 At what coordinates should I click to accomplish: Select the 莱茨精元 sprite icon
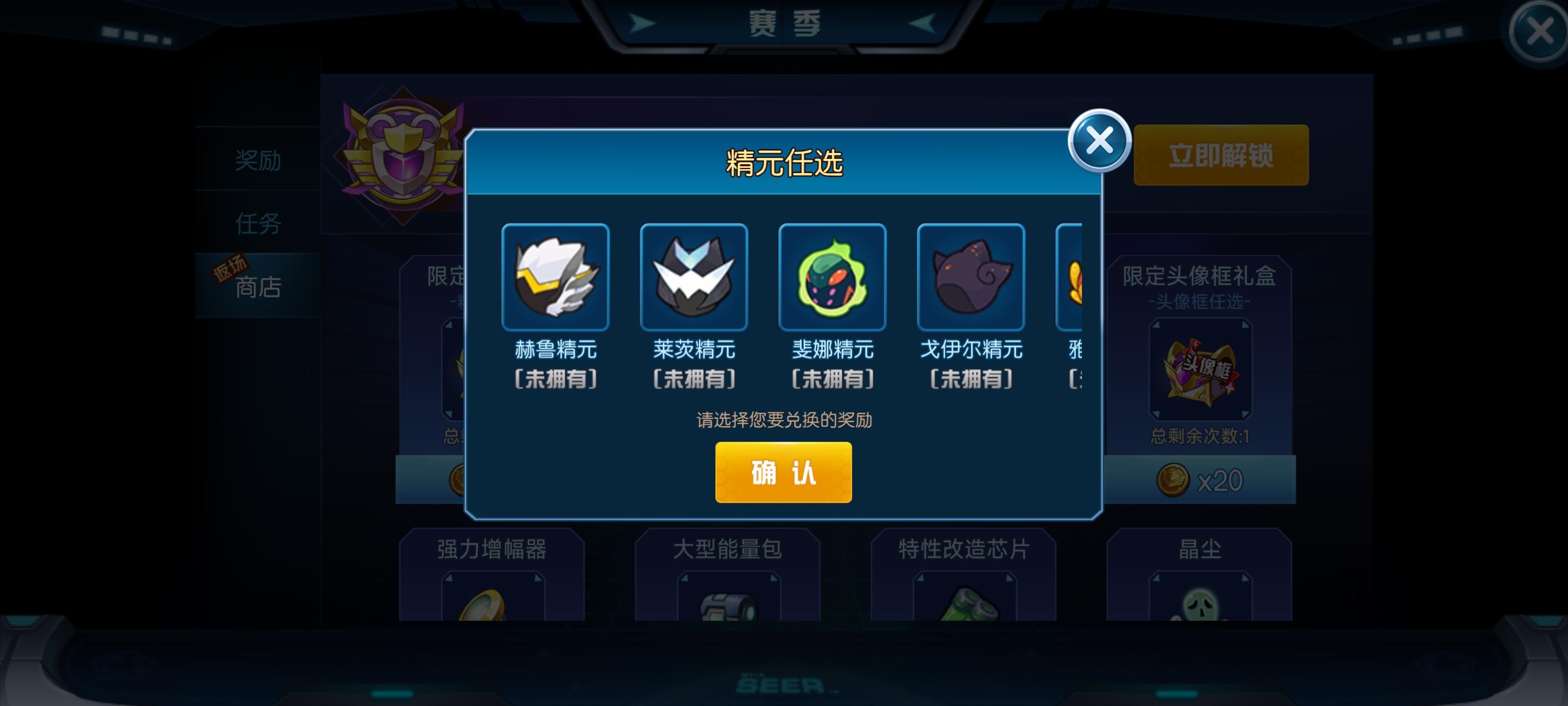(x=694, y=277)
